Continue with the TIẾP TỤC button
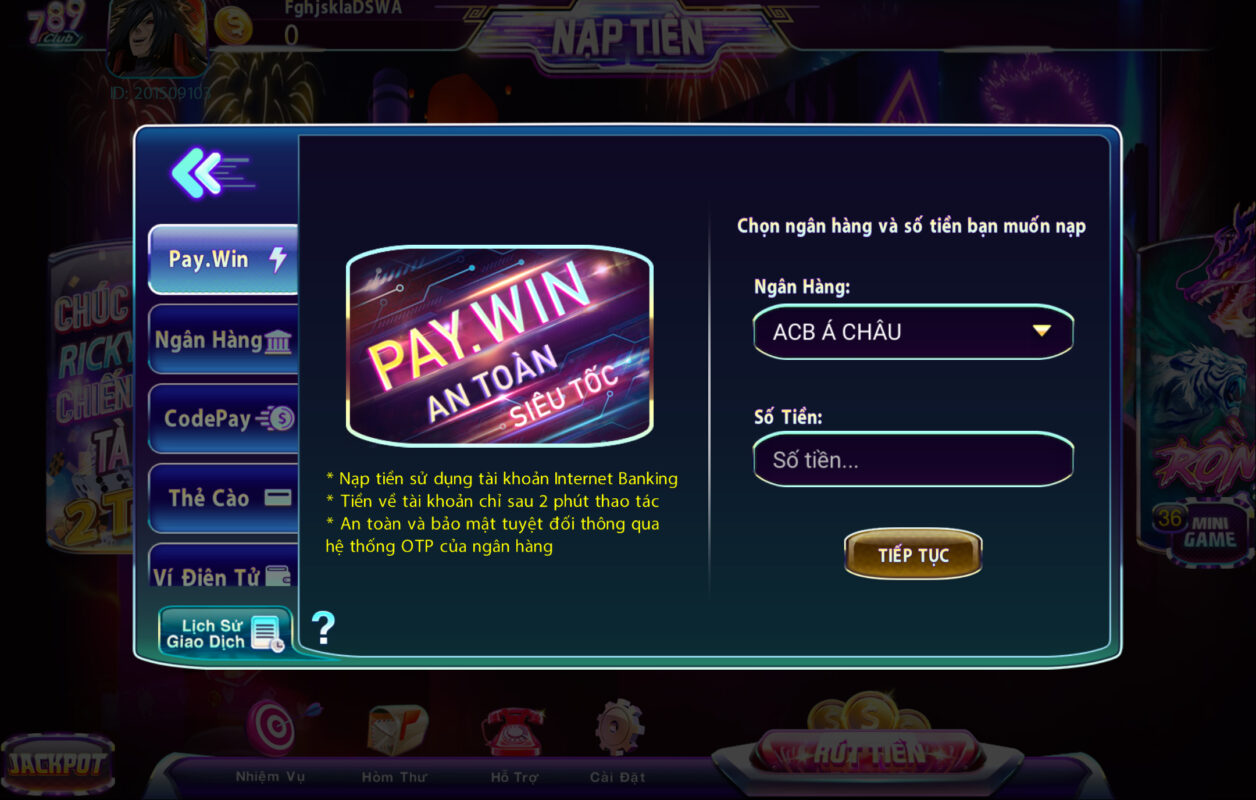1256x800 pixels. (x=912, y=555)
